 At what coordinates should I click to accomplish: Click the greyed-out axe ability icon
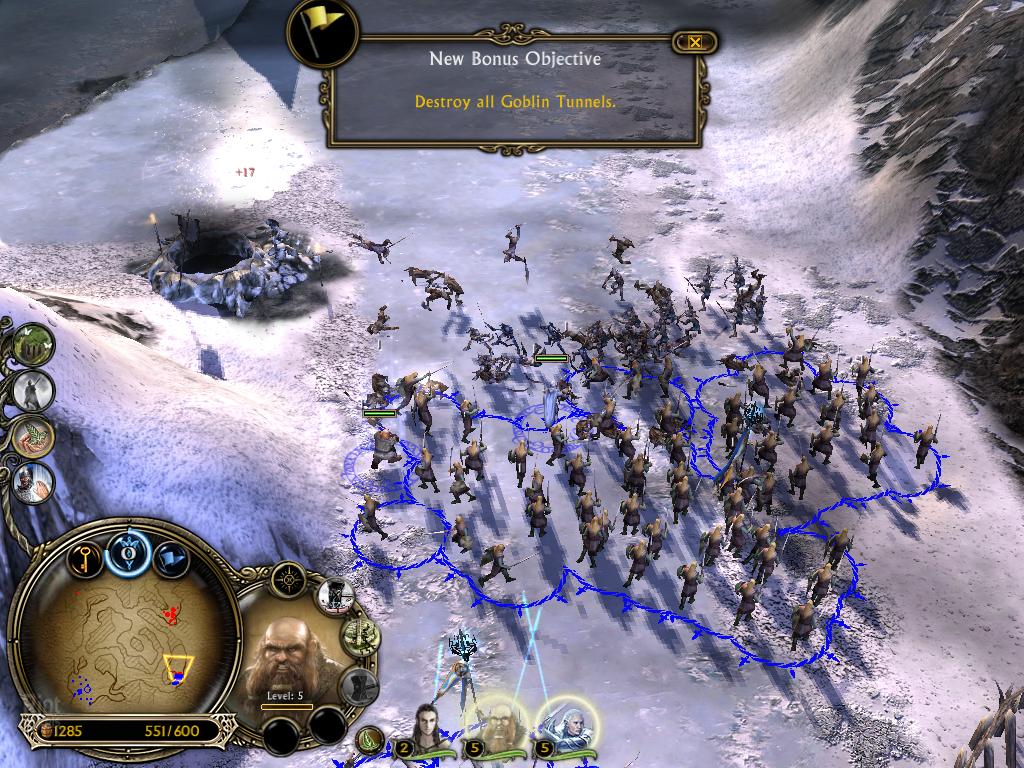click(x=357, y=686)
